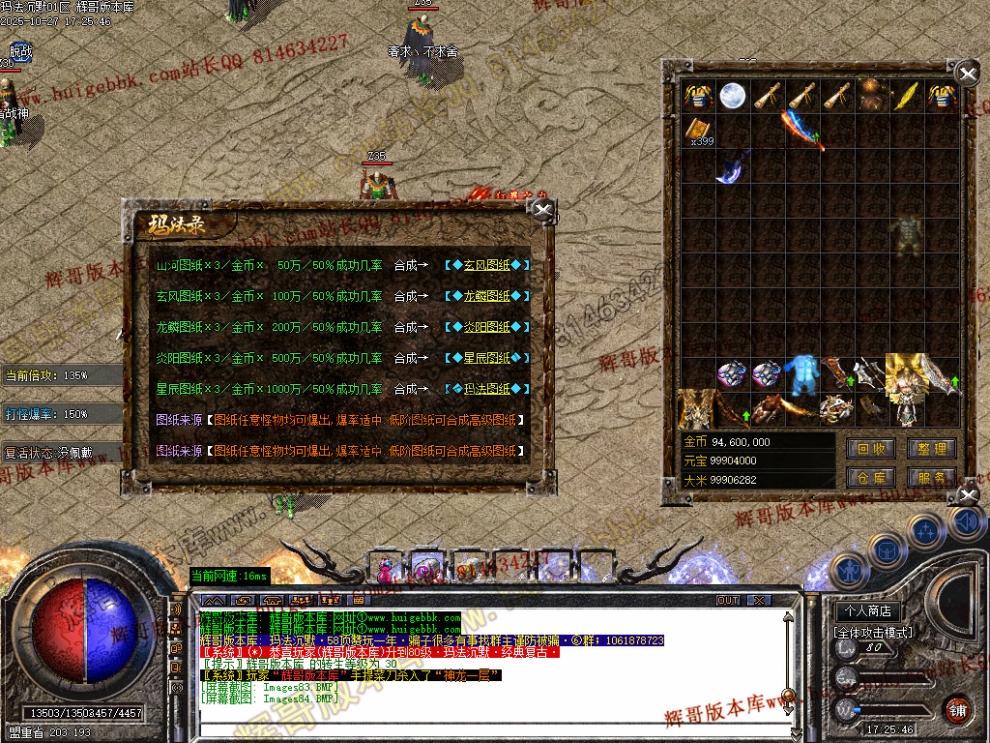The width and height of the screenshot is (990, 743).
Task: Click the 回收 recycle button
Action: [871, 448]
